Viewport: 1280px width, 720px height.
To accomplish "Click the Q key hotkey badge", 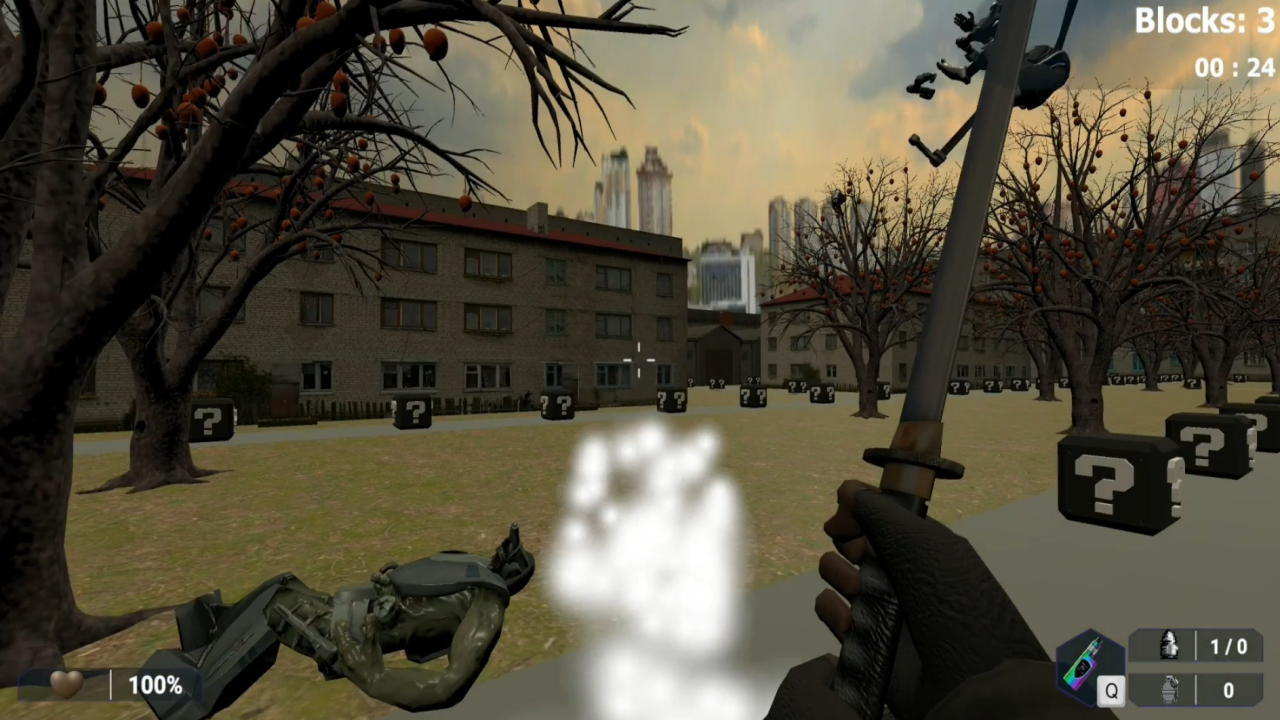I will point(1112,690).
